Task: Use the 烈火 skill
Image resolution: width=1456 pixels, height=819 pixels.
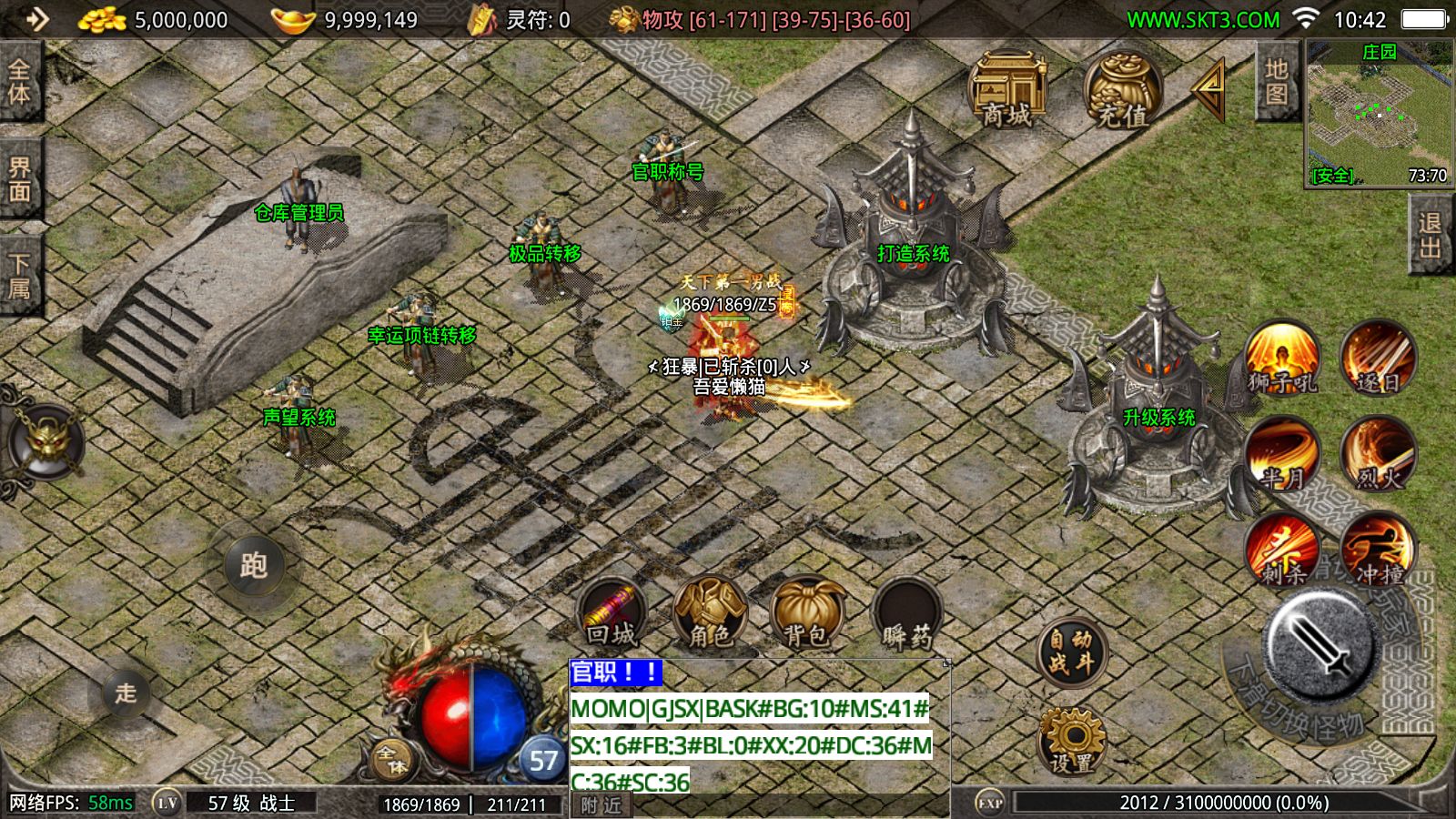Action: (1378, 453)
